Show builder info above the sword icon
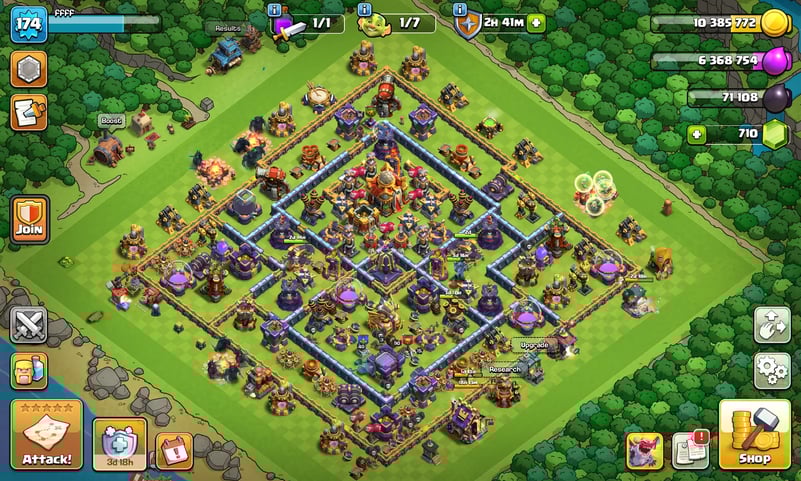This screenshot has width=801, height=481. 276,9
